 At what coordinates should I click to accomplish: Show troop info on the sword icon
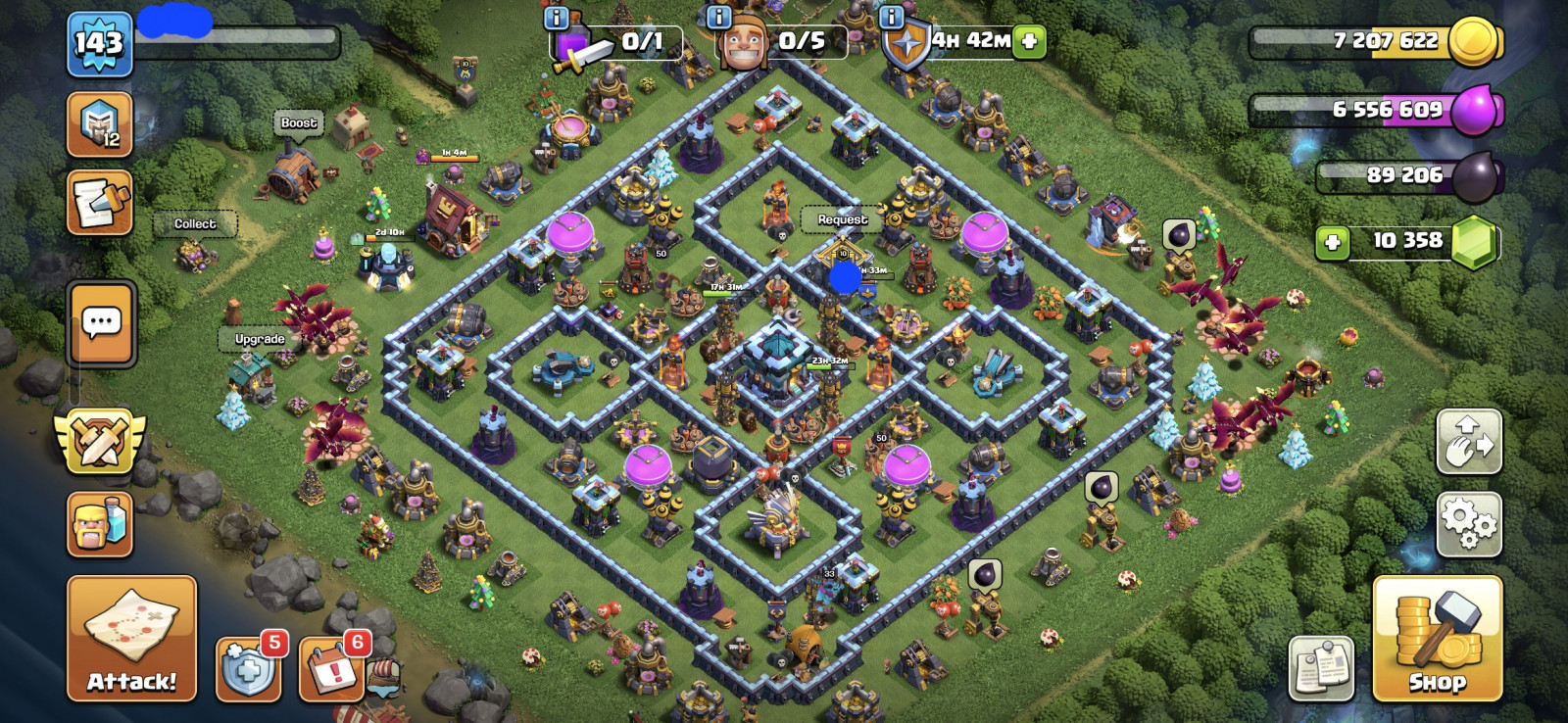[556, 18]
